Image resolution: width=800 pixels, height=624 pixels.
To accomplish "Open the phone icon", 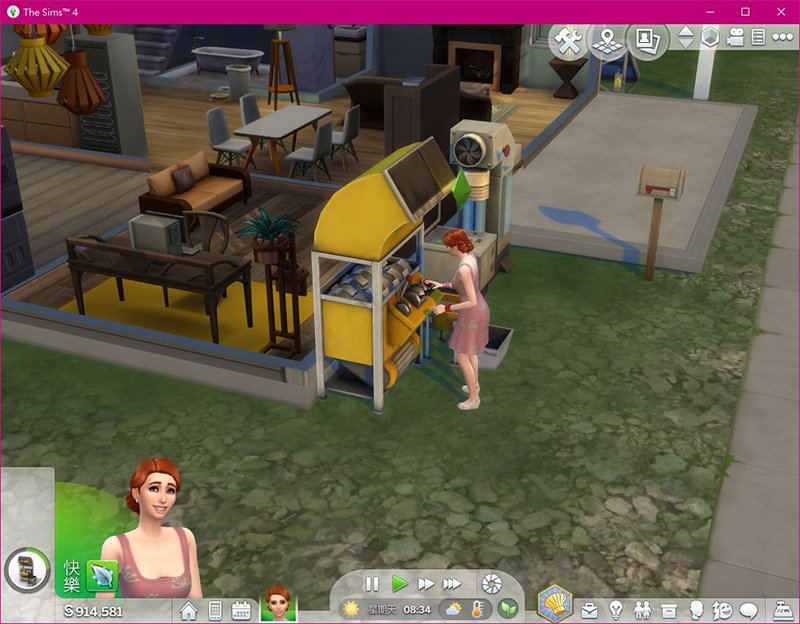I will pyautogui.click(x=214, y=609).
